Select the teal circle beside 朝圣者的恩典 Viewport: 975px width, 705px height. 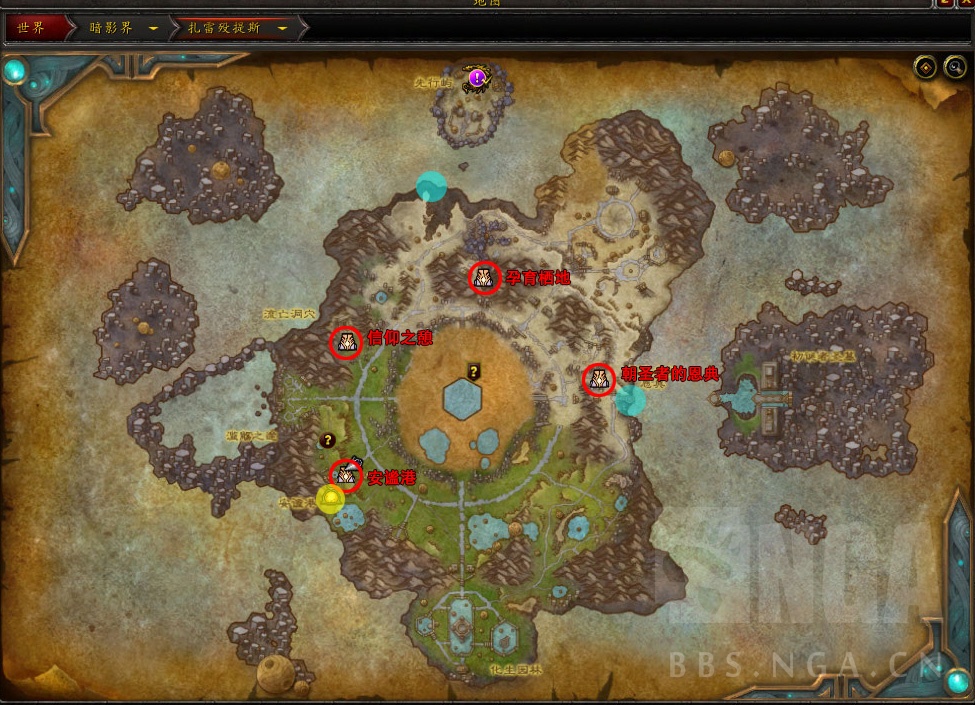(x=630, y=400)
